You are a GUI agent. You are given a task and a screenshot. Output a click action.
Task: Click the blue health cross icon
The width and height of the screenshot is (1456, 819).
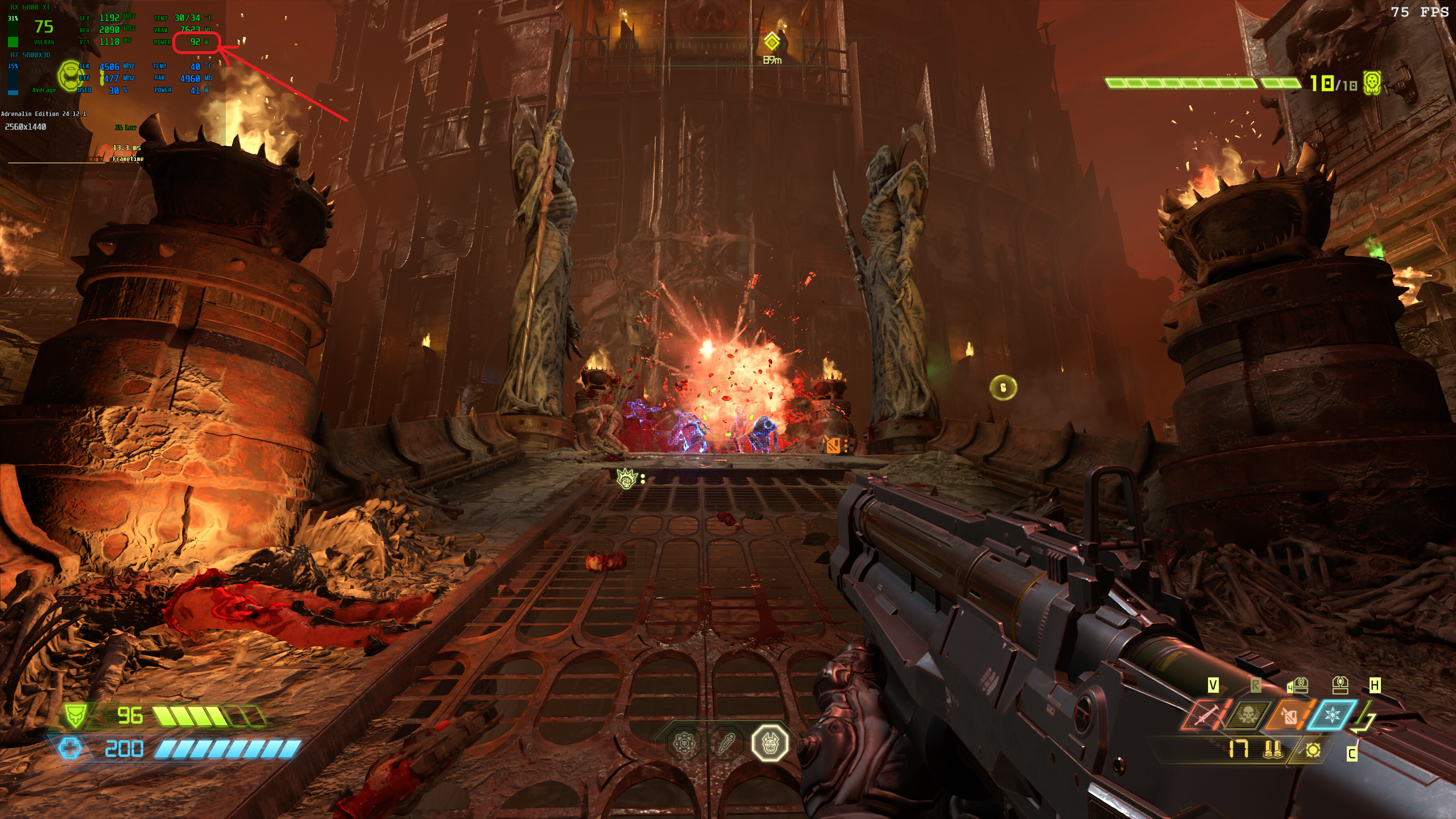tap(70, 748)
